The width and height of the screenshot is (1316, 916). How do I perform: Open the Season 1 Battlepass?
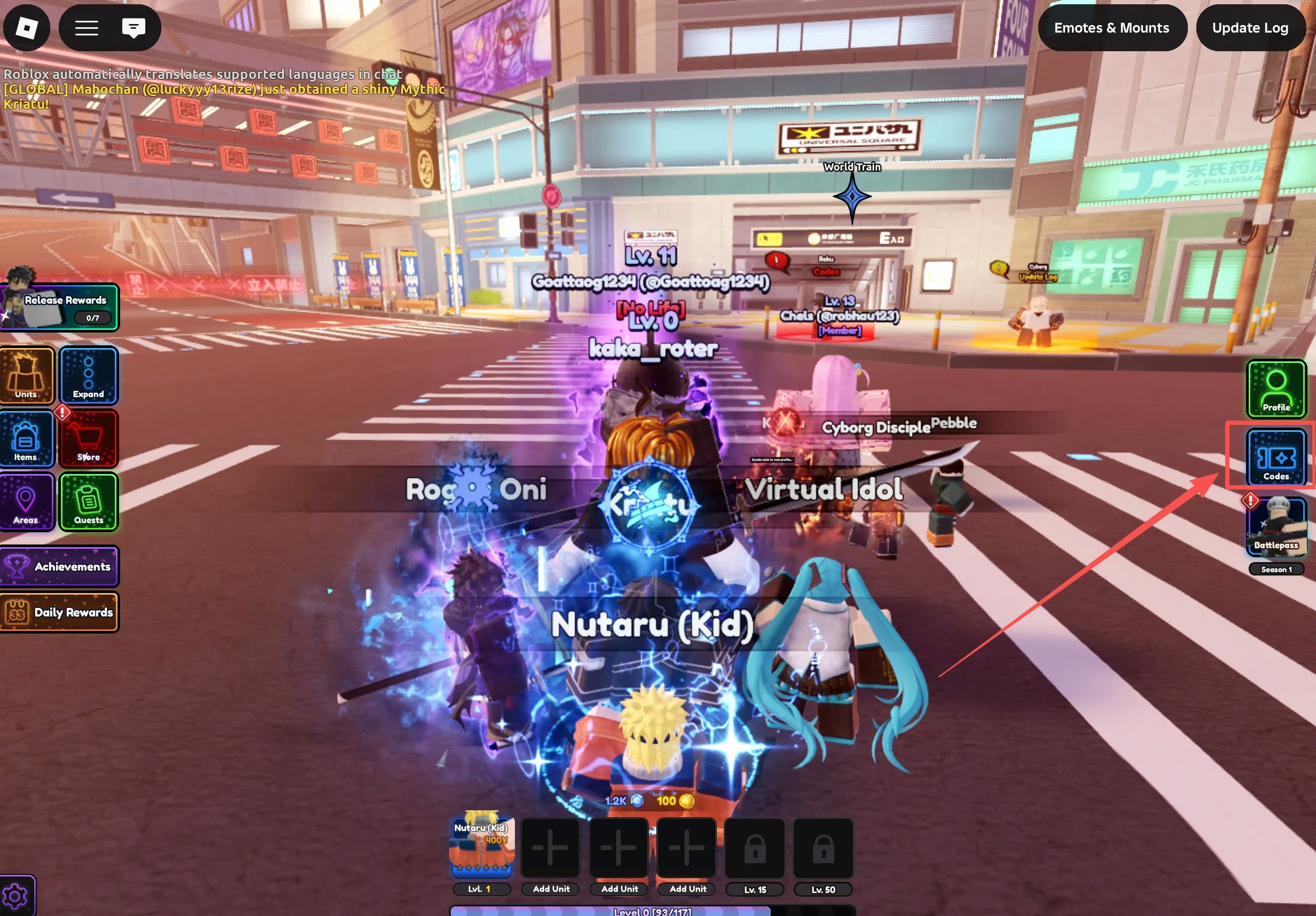1276,527
